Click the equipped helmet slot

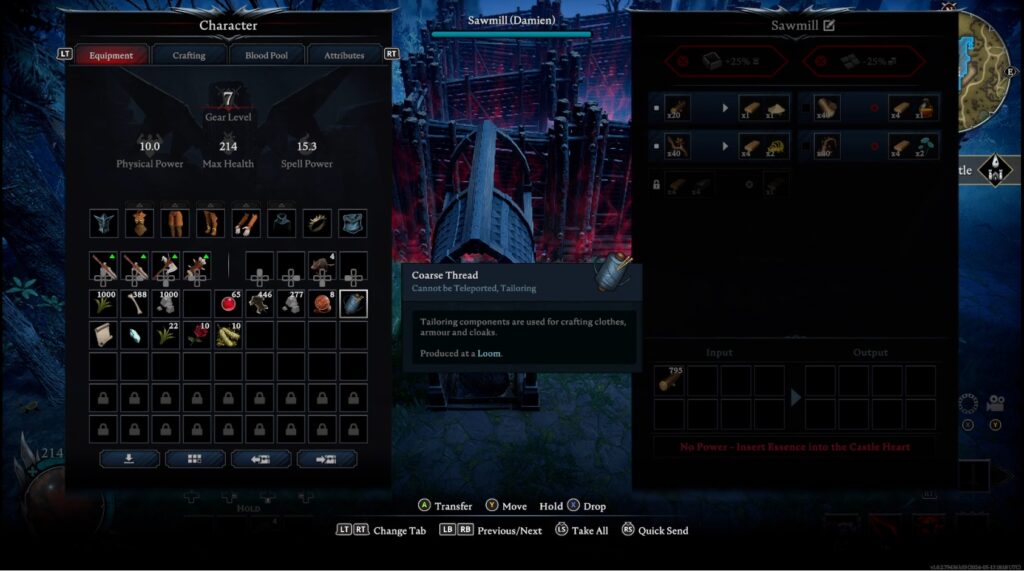coord(103,223)
